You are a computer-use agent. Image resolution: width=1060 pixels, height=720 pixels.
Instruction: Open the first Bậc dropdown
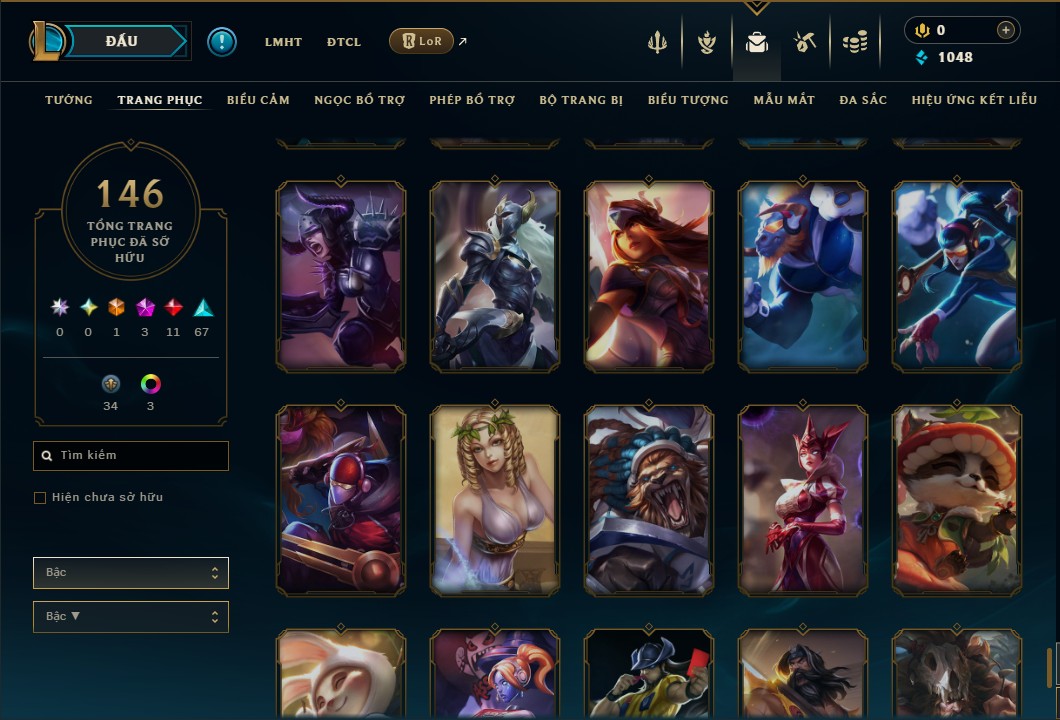[x=131, y=573]
